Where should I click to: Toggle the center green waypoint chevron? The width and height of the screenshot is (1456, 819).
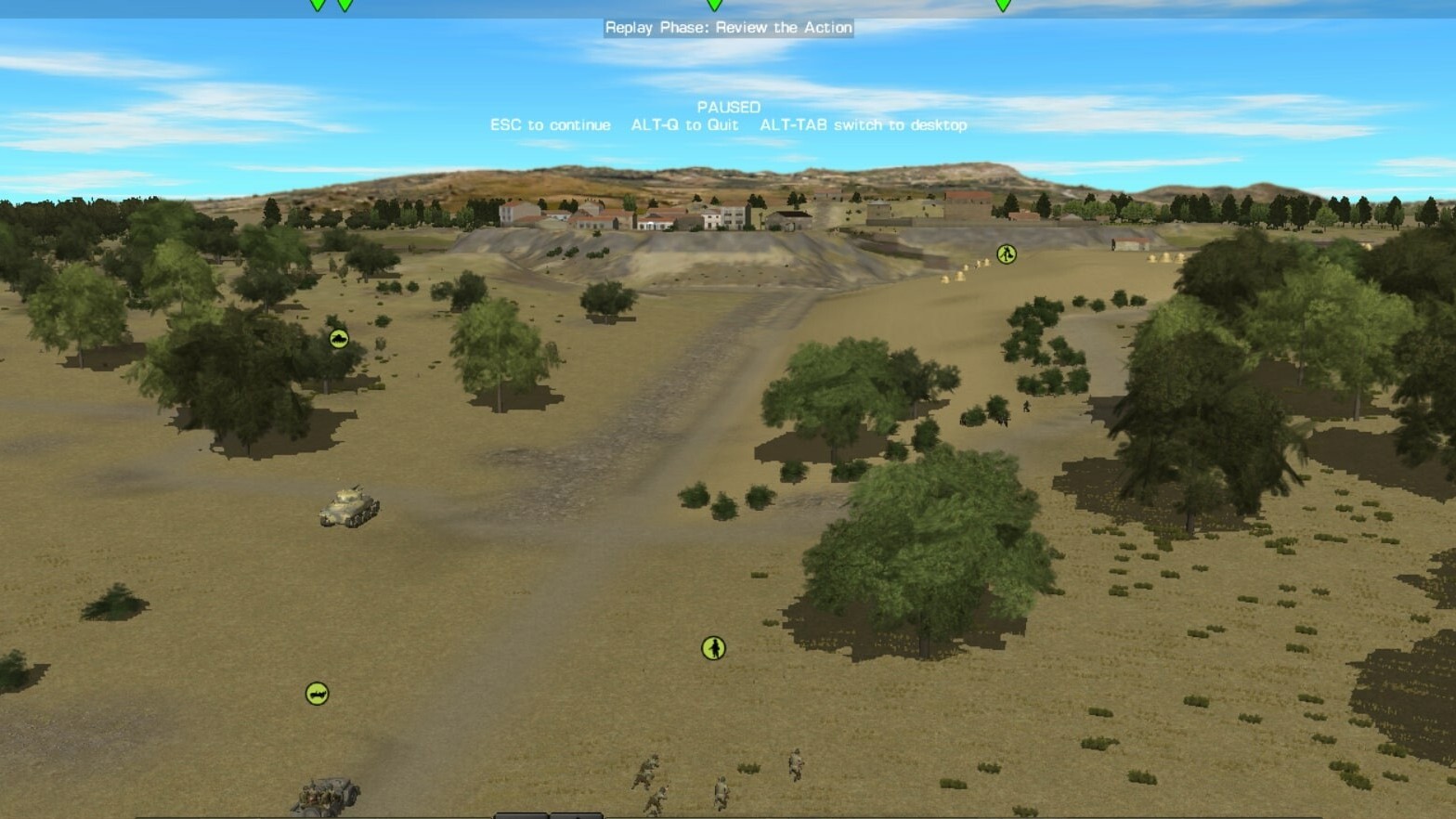(x=713, y=6)
